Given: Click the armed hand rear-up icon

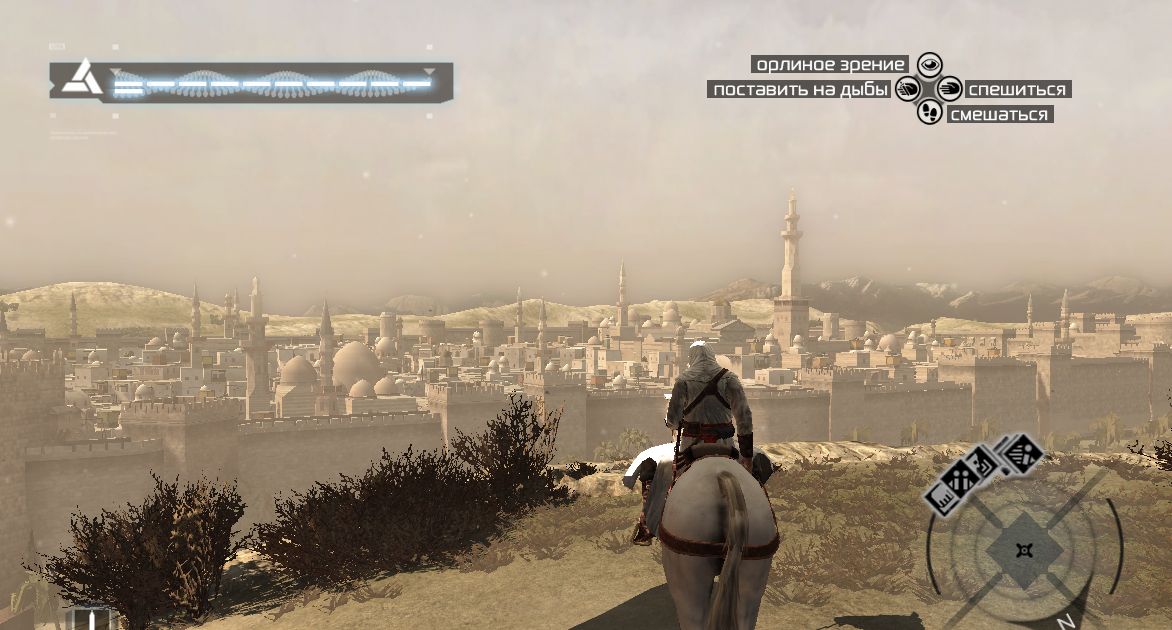Looking at the screenshot, I should (908, 89).
